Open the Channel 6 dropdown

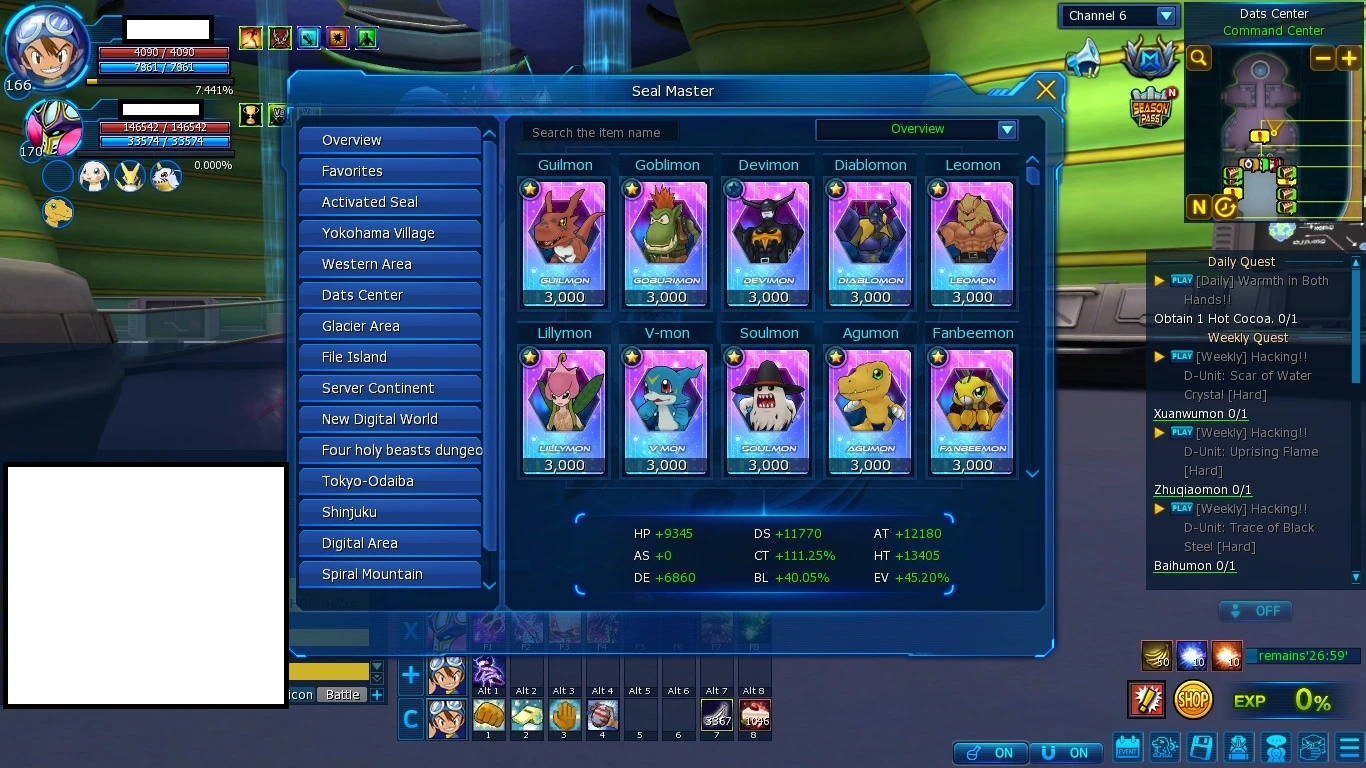pos(1166,16)
